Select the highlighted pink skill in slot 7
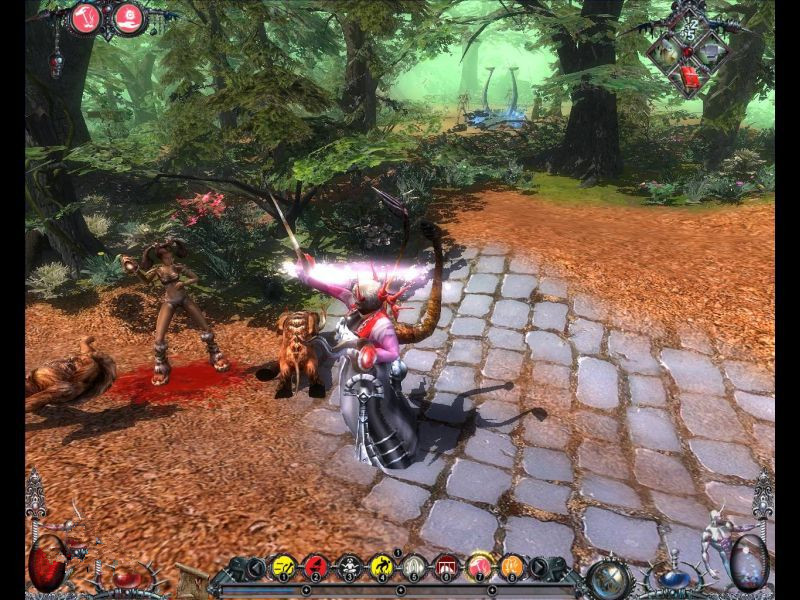Image resolution: width=800 pixels, height=600 pixels. click(x=480, y=566)
